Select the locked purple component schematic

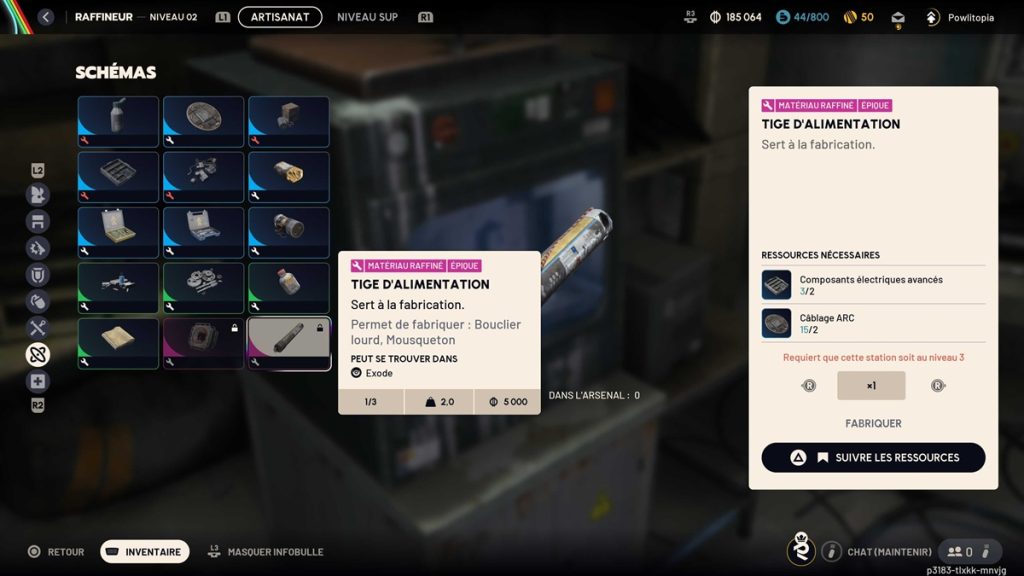coord(203,343)
